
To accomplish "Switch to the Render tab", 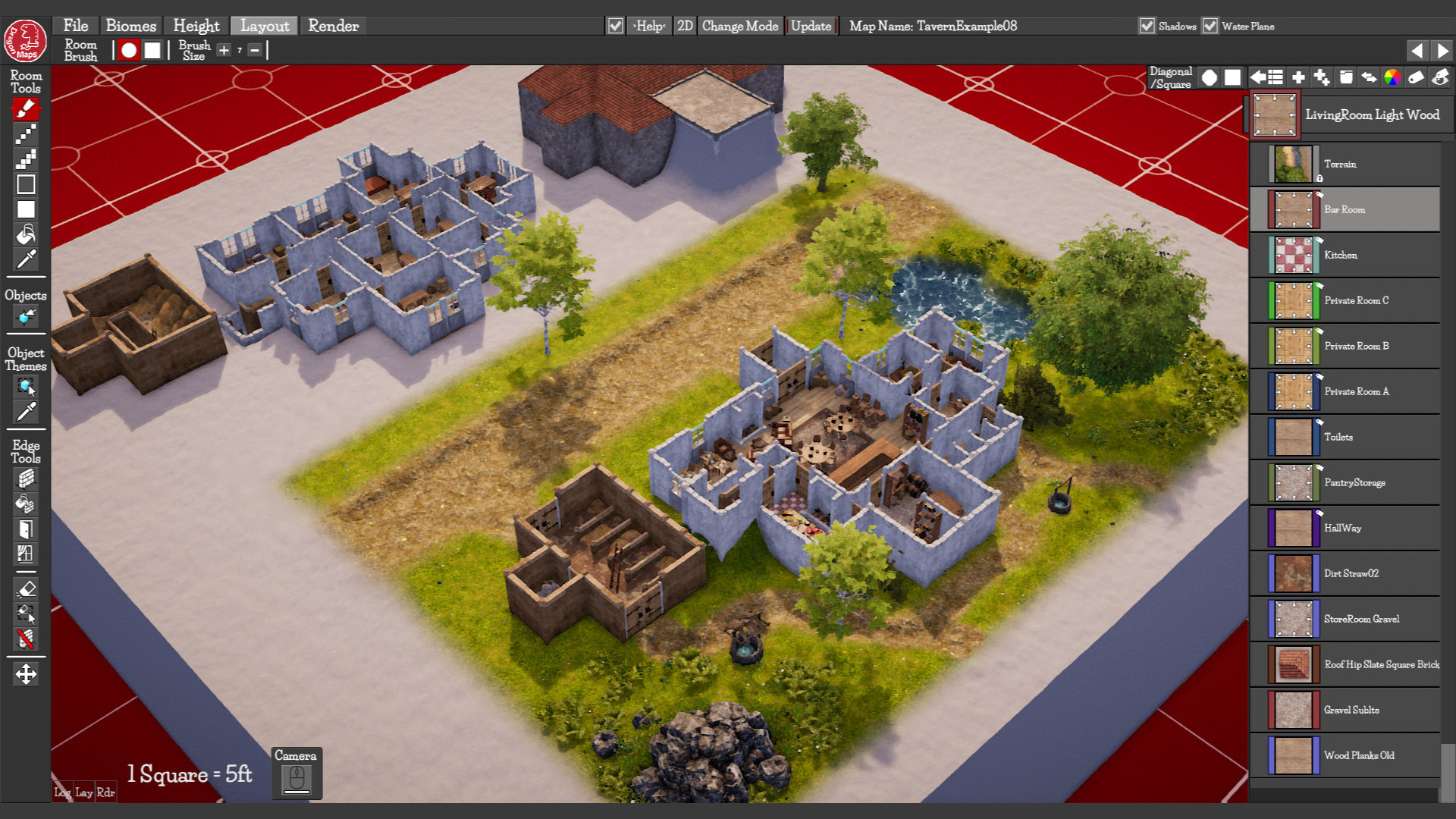I will [333, 26].
